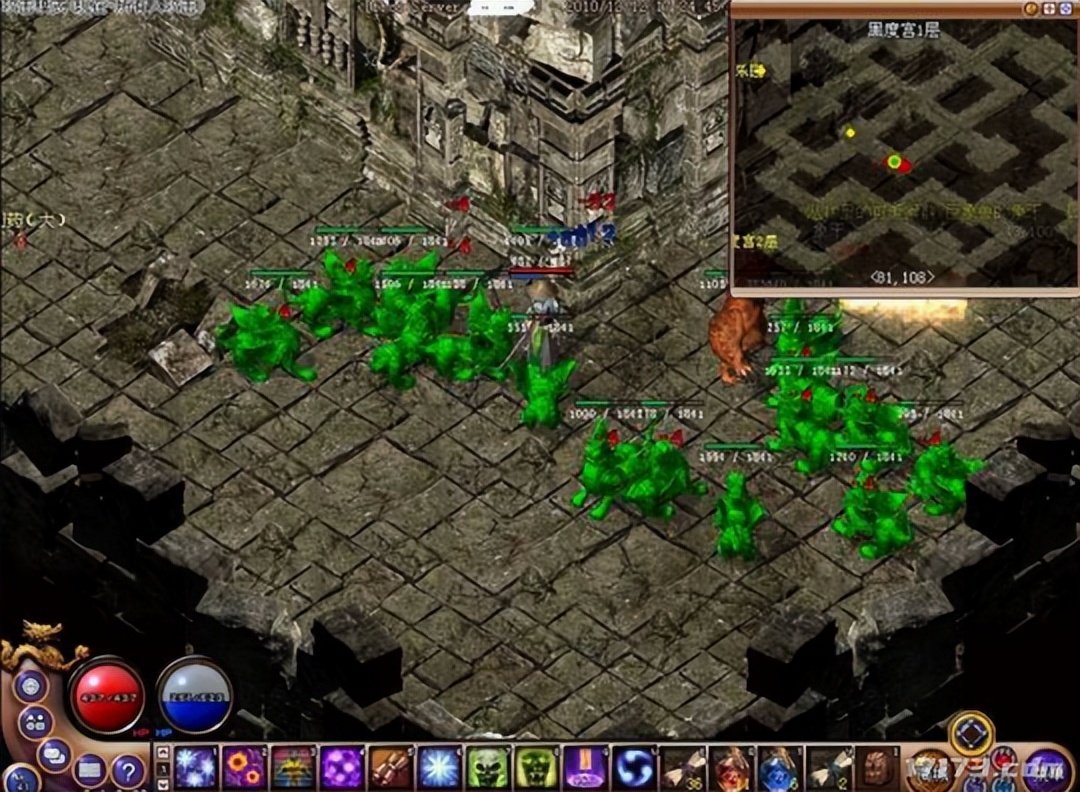Activate the ice shards skill in slot 1
Image resolution: width=1080 pixels, height=792 pixels.
point(196,767)
